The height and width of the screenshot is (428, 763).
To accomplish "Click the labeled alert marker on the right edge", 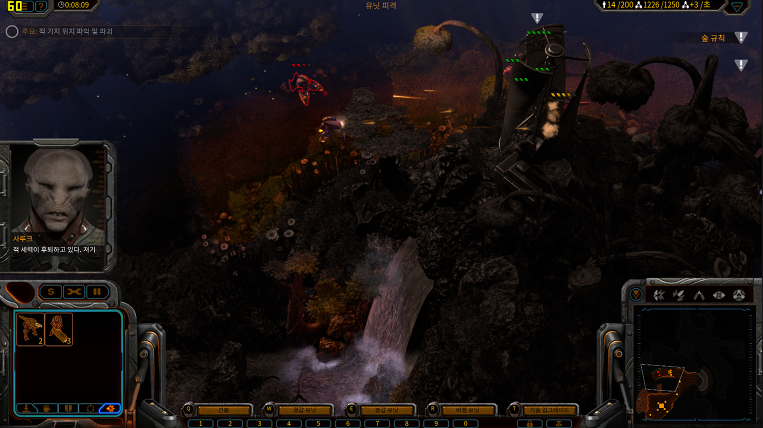I will coord(740,38).
